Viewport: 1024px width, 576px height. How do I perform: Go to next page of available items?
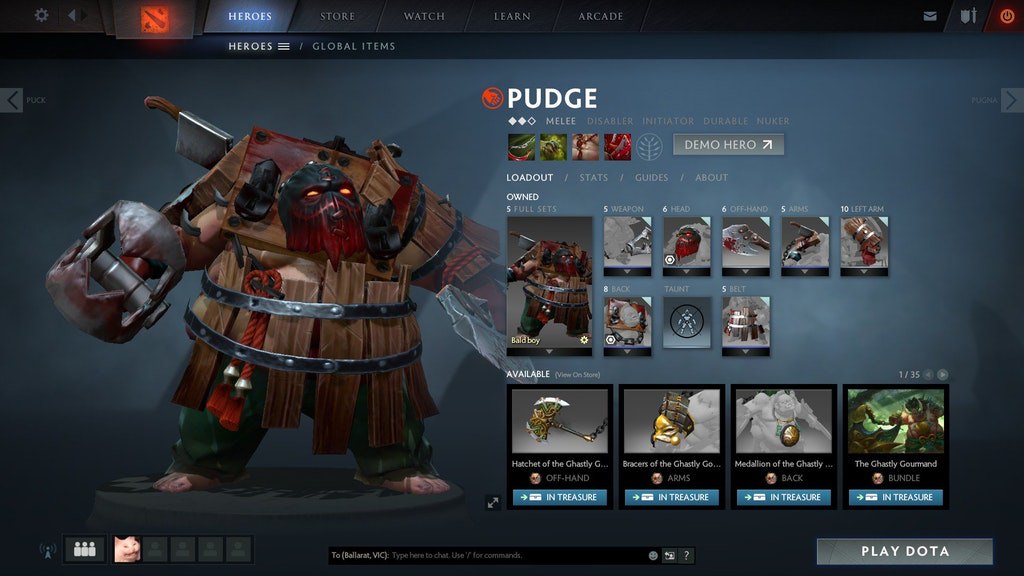942,375
